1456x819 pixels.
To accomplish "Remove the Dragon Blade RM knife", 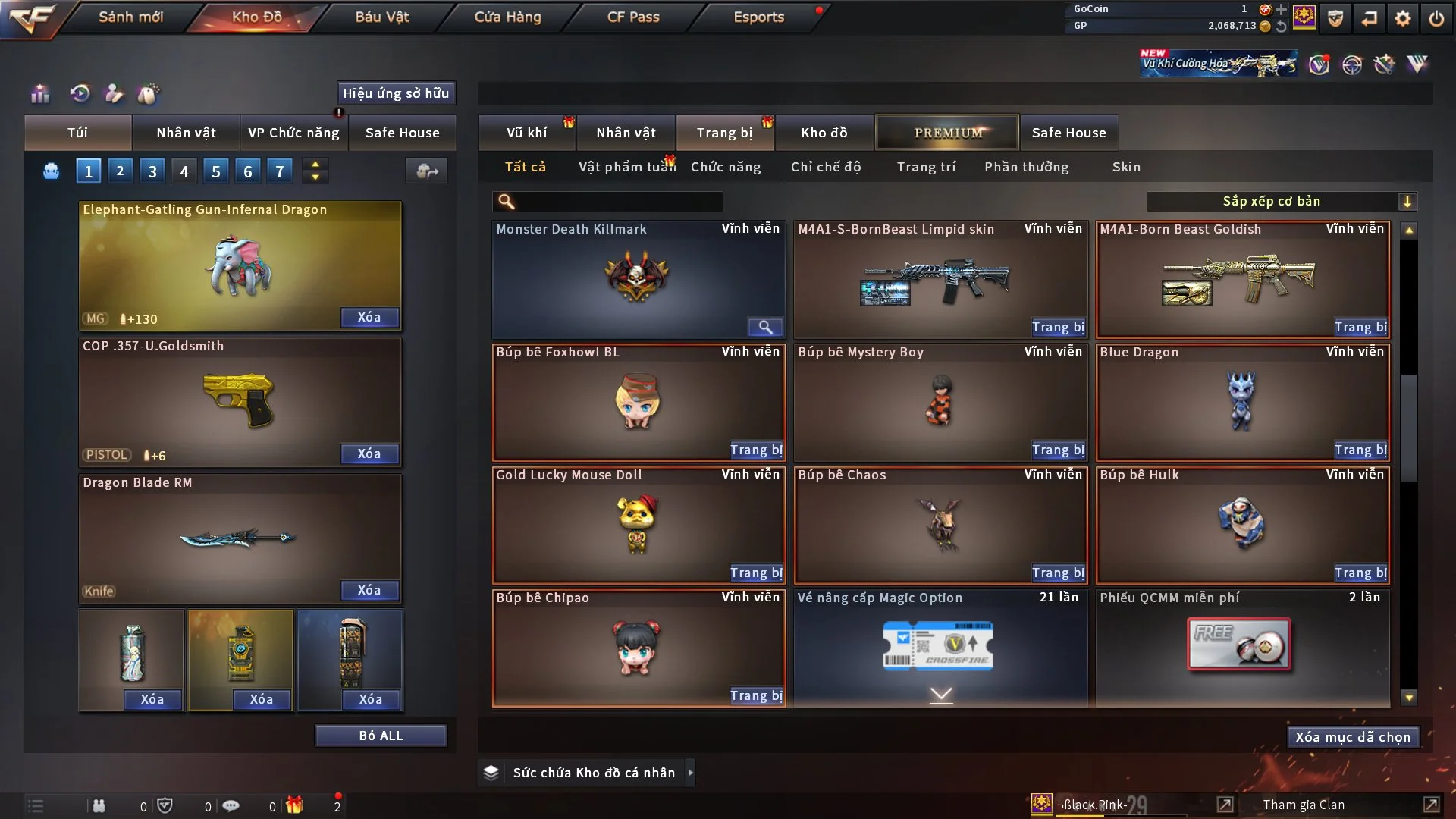I will click(x=369, y=590).
